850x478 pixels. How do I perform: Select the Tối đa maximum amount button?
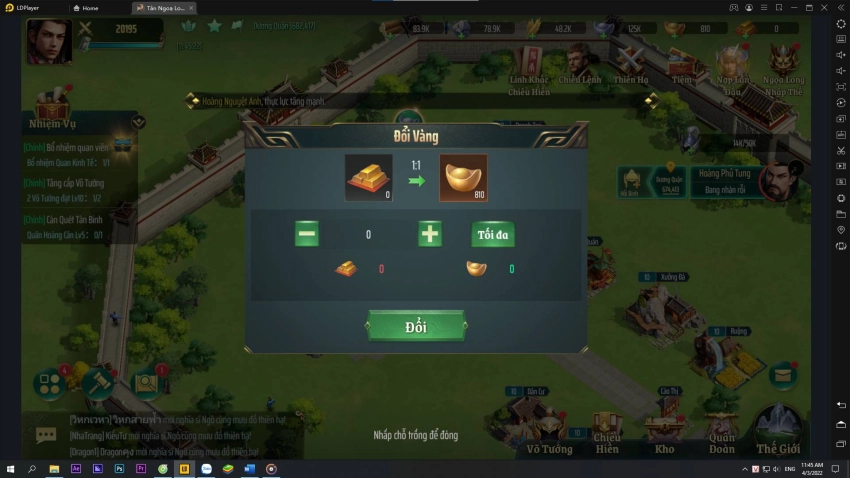click(493, 234)
